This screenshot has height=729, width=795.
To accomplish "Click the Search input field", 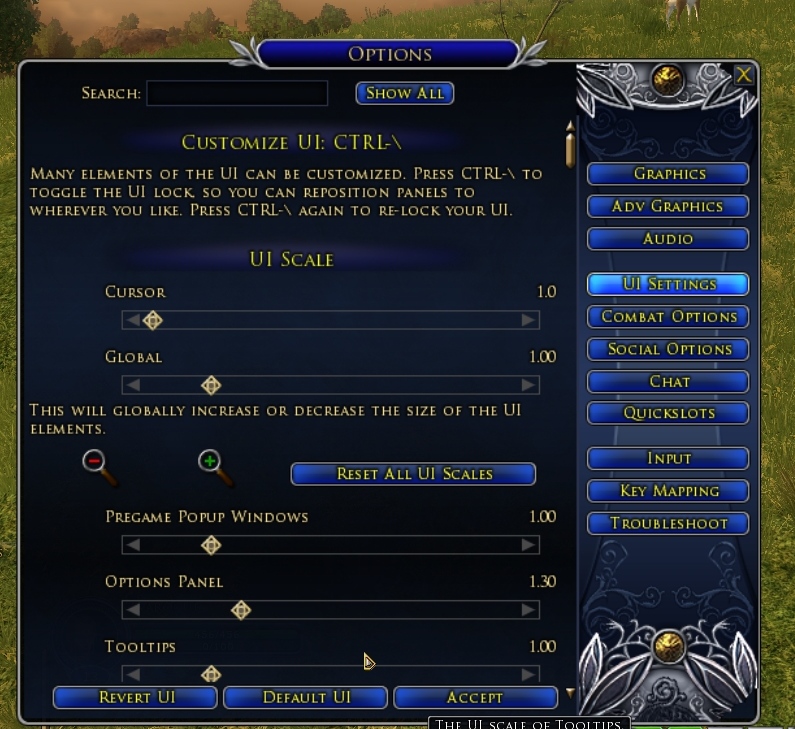I will [237, 93].
